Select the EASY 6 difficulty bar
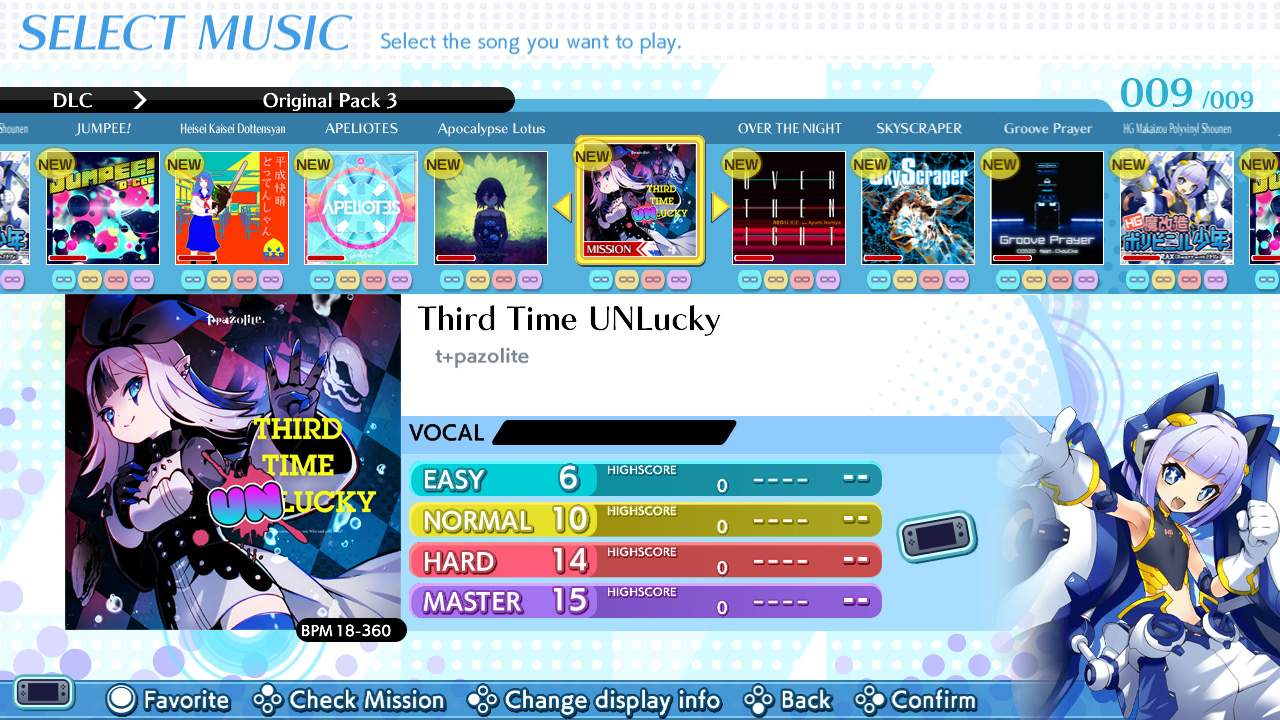Screen dimensions: 1280x720 tap(645, 480)
